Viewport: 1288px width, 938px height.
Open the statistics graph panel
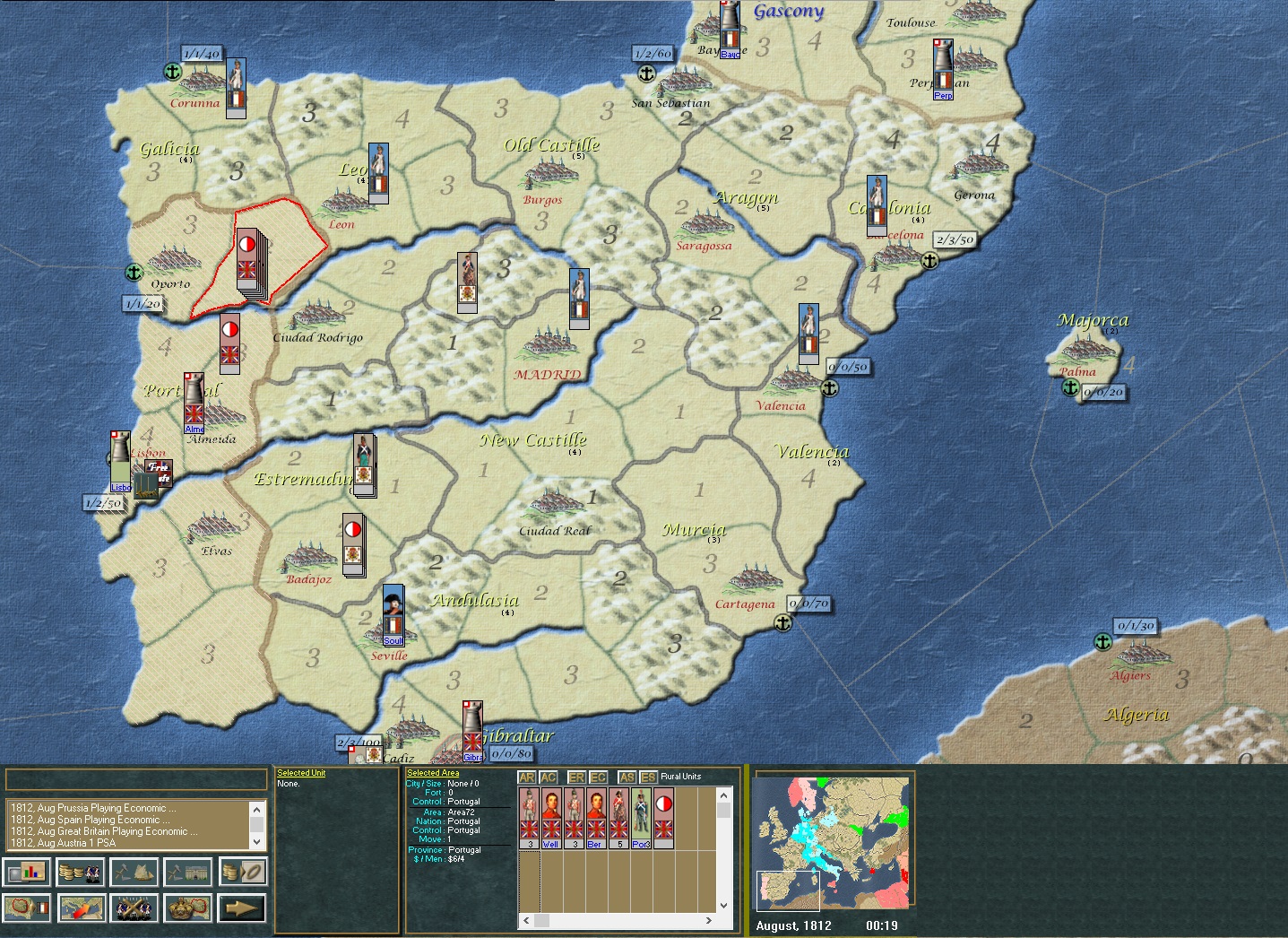point(27,872)
